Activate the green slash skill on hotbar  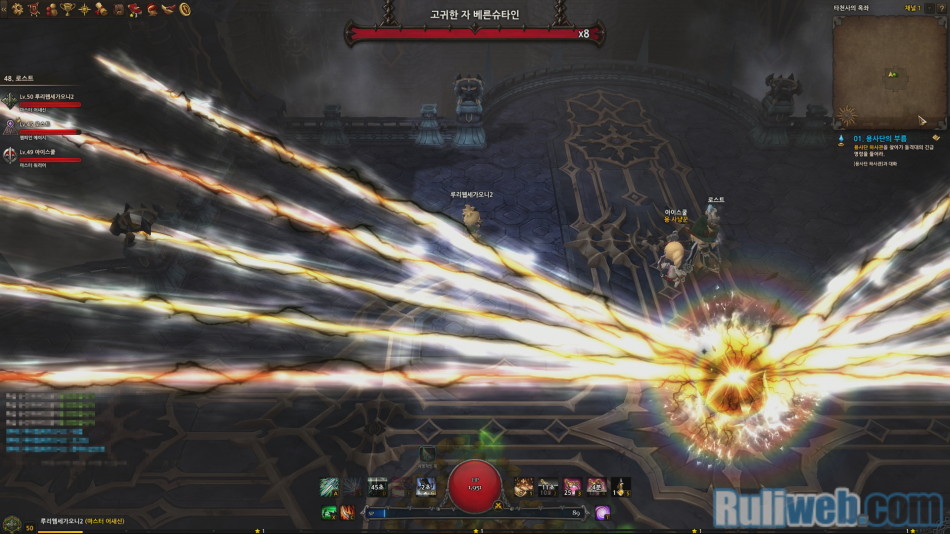click(328, 487)
